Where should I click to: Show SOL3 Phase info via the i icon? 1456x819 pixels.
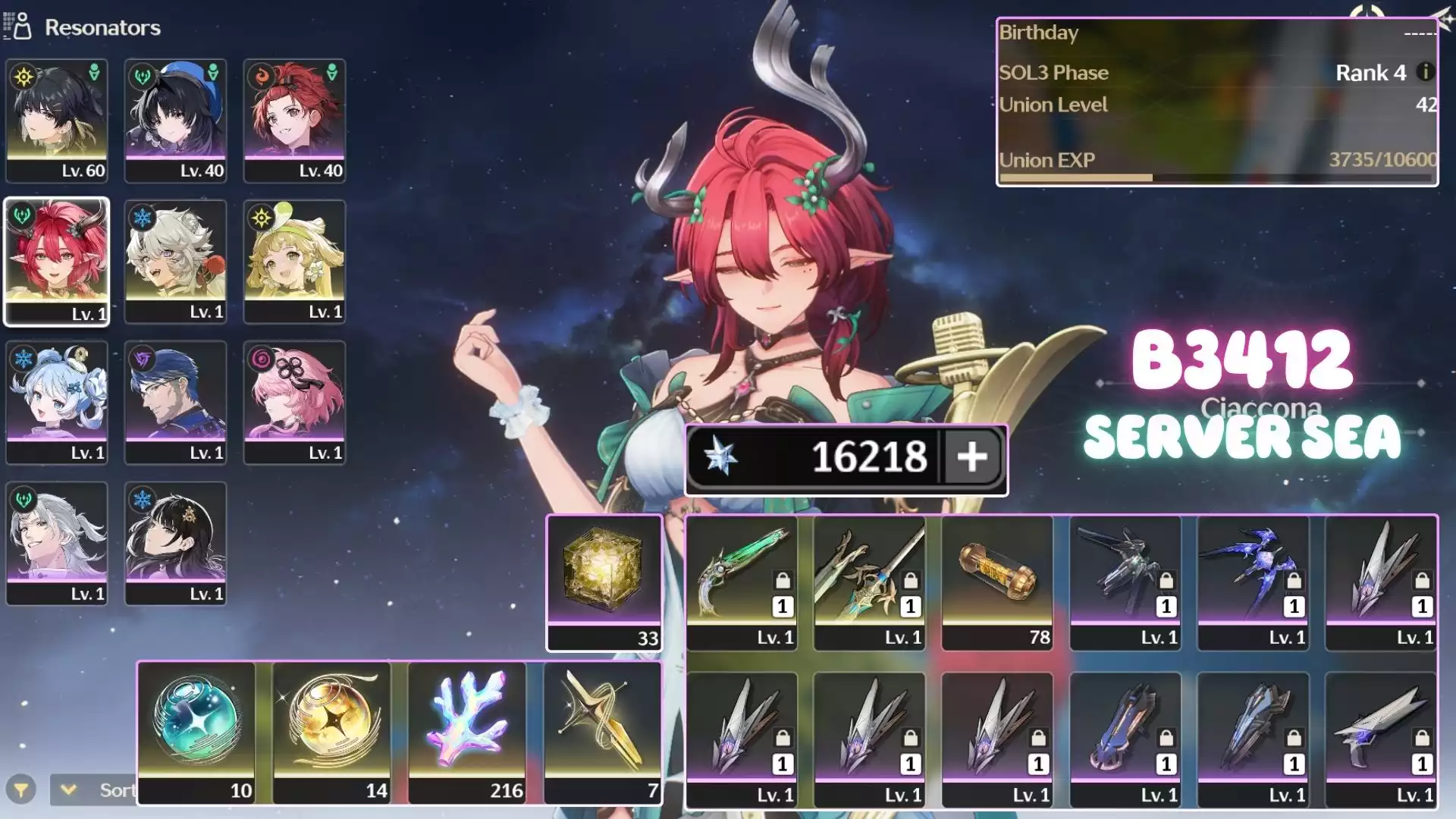pos(1425,72)
